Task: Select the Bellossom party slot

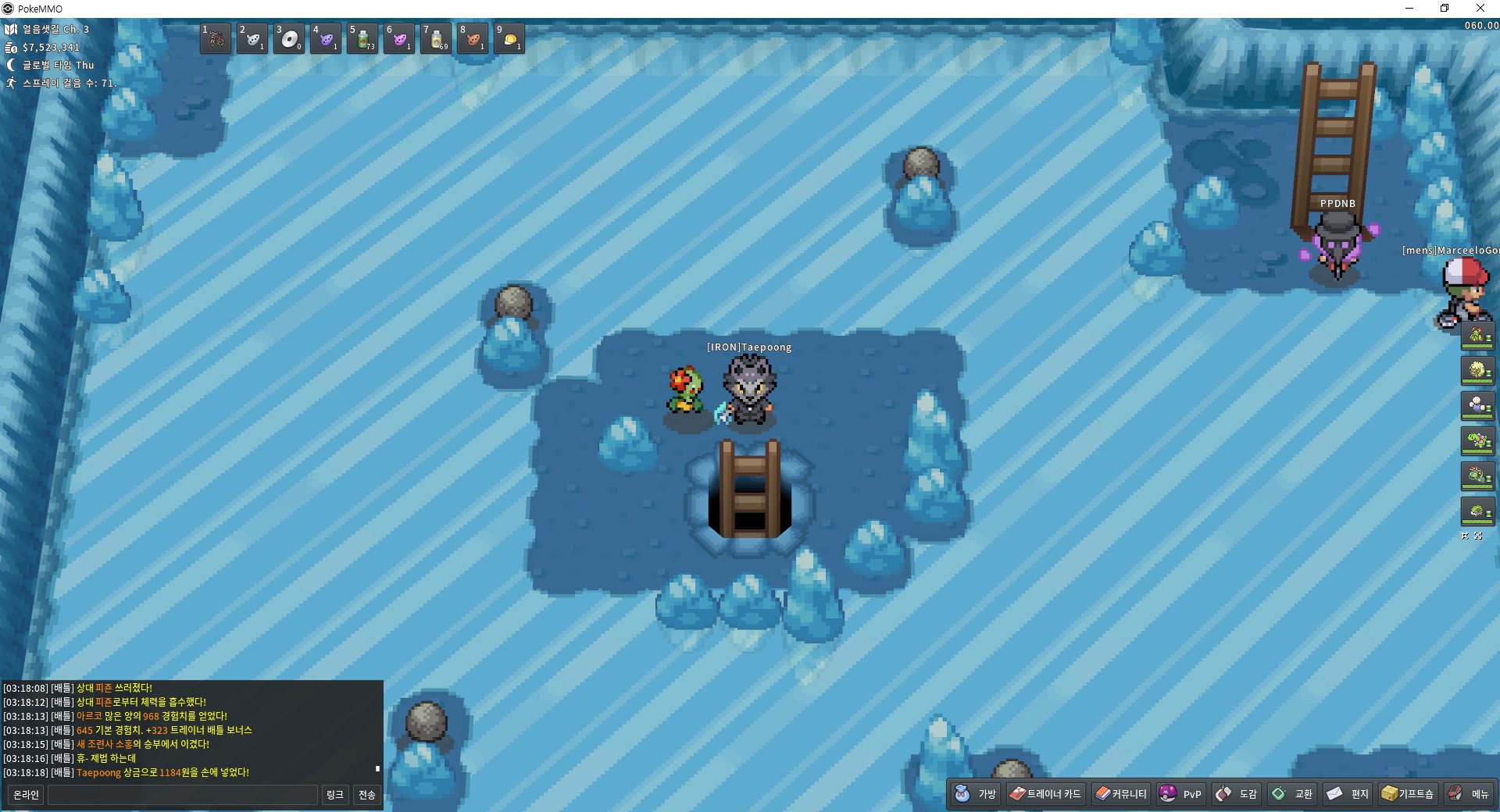Action: click(x=1477, y=336)
